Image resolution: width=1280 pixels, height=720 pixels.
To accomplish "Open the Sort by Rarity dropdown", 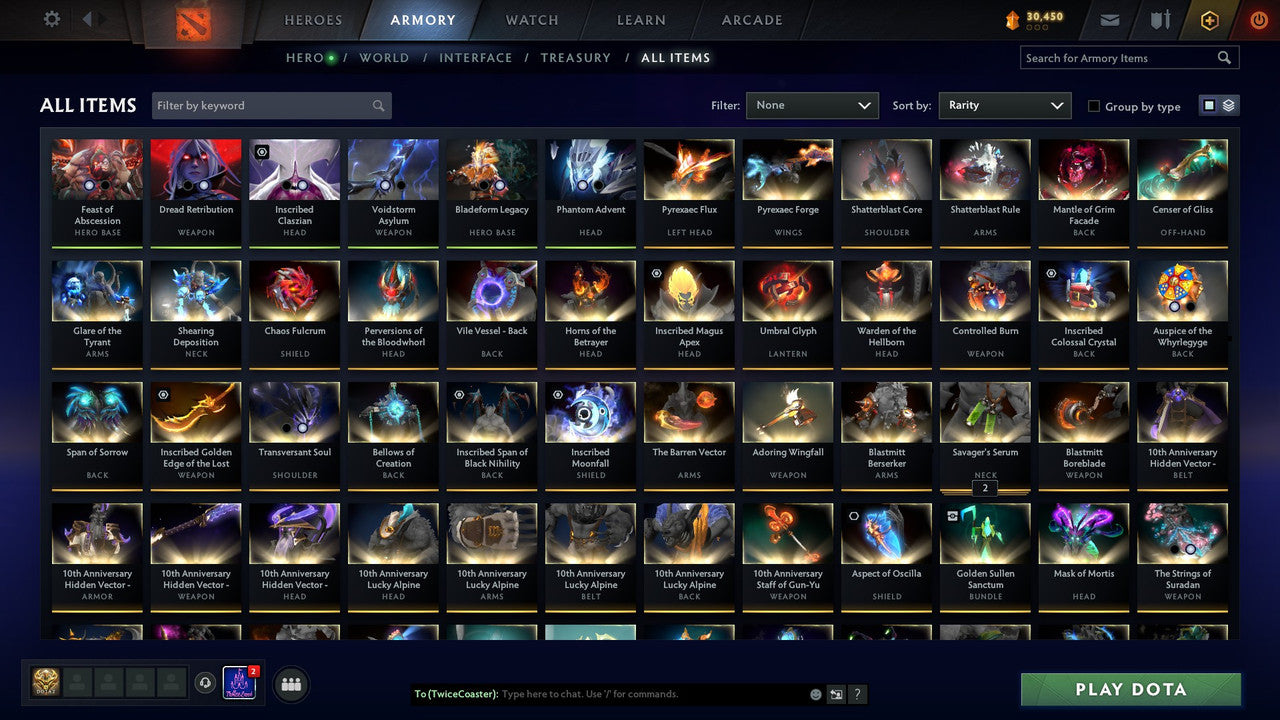I will pos(1004,104).
